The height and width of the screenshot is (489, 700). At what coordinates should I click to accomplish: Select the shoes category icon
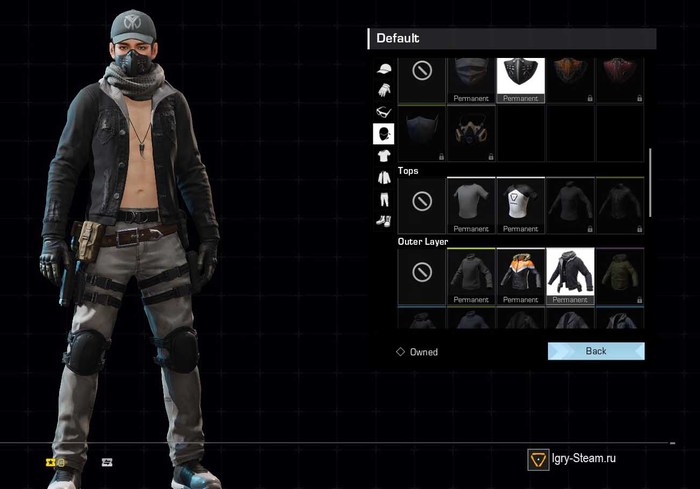(383, 220)
